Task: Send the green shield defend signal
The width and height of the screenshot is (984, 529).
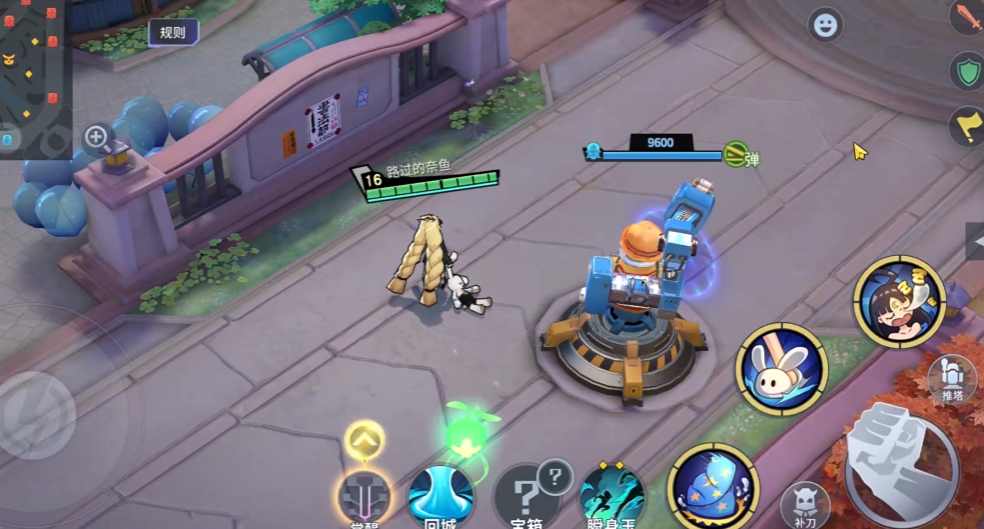Action: (x=967, y=72)
